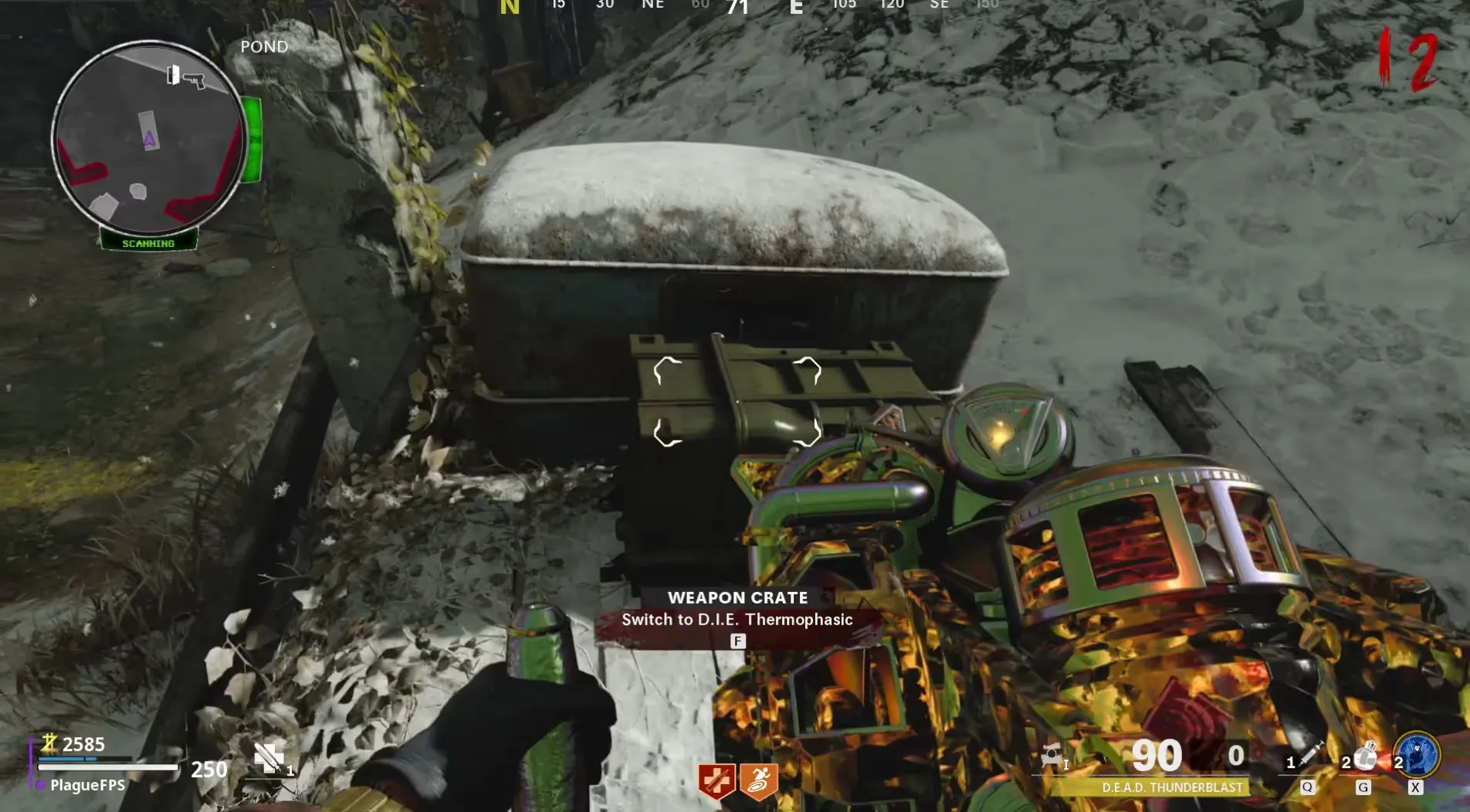The image size is (1470, 812).
Task: Click the D.E.A.D. Thunderblast weapon label
Action: pos(1172,787)
